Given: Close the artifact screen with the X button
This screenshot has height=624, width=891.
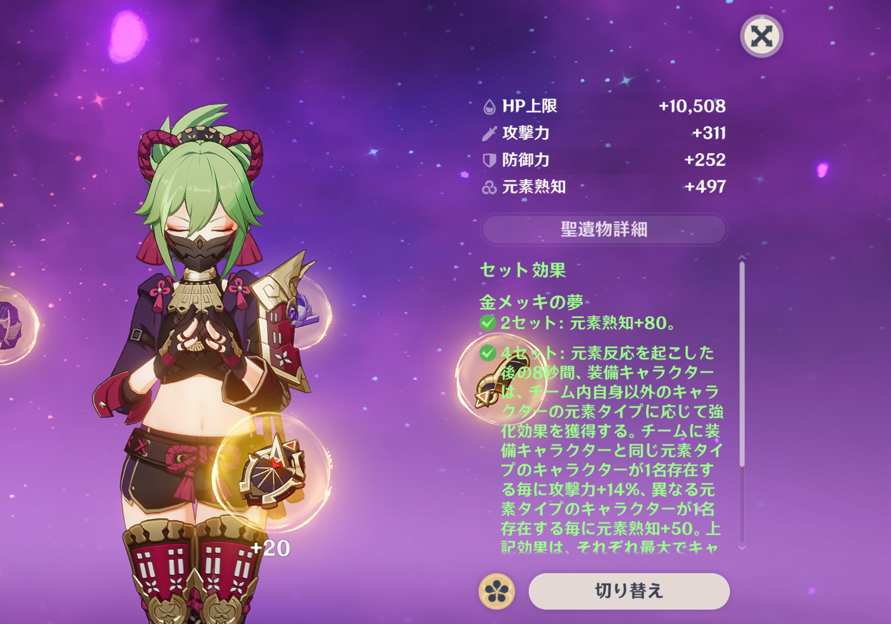Looking at the screenshot, I should pyautogui.click(x=762, y=37).
